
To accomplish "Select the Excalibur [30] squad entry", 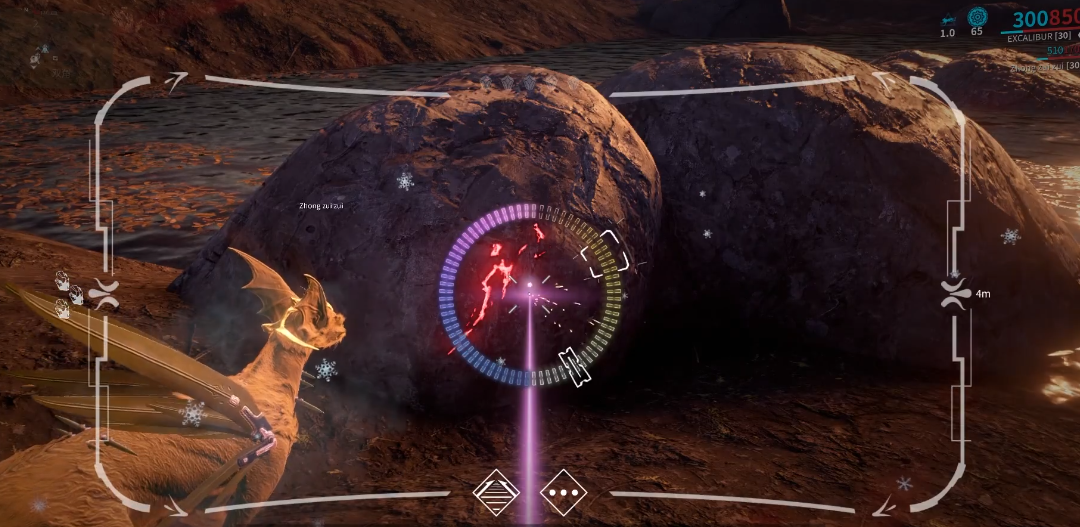I will point(1039,37).
